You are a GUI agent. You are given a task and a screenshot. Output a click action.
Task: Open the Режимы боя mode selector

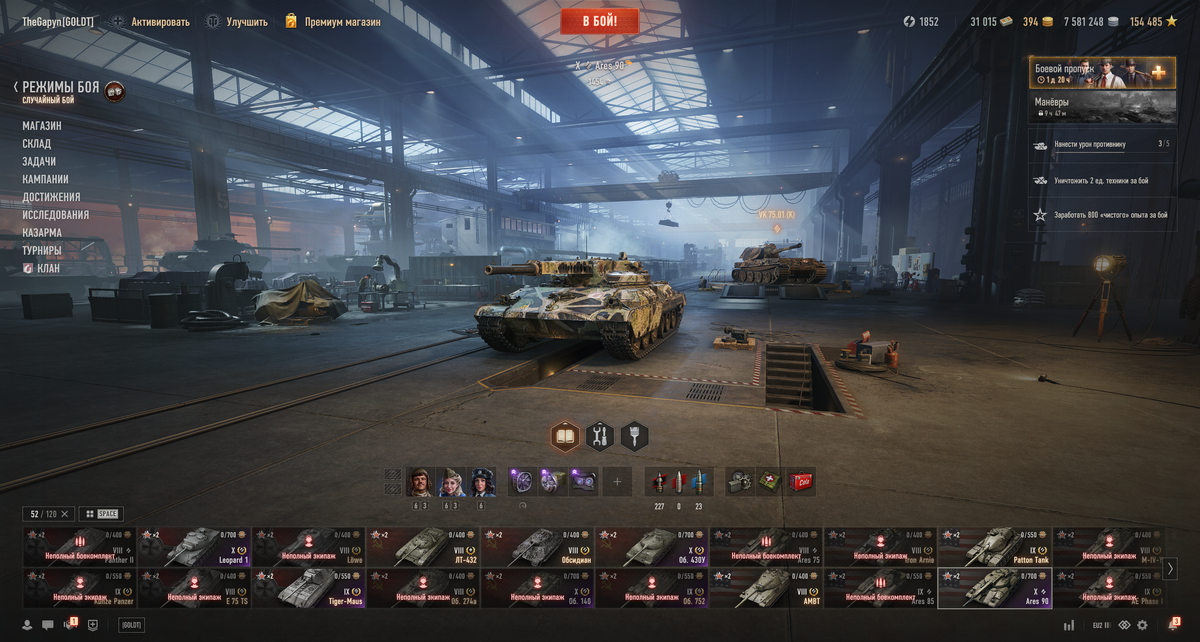click(x=61, y=88)
